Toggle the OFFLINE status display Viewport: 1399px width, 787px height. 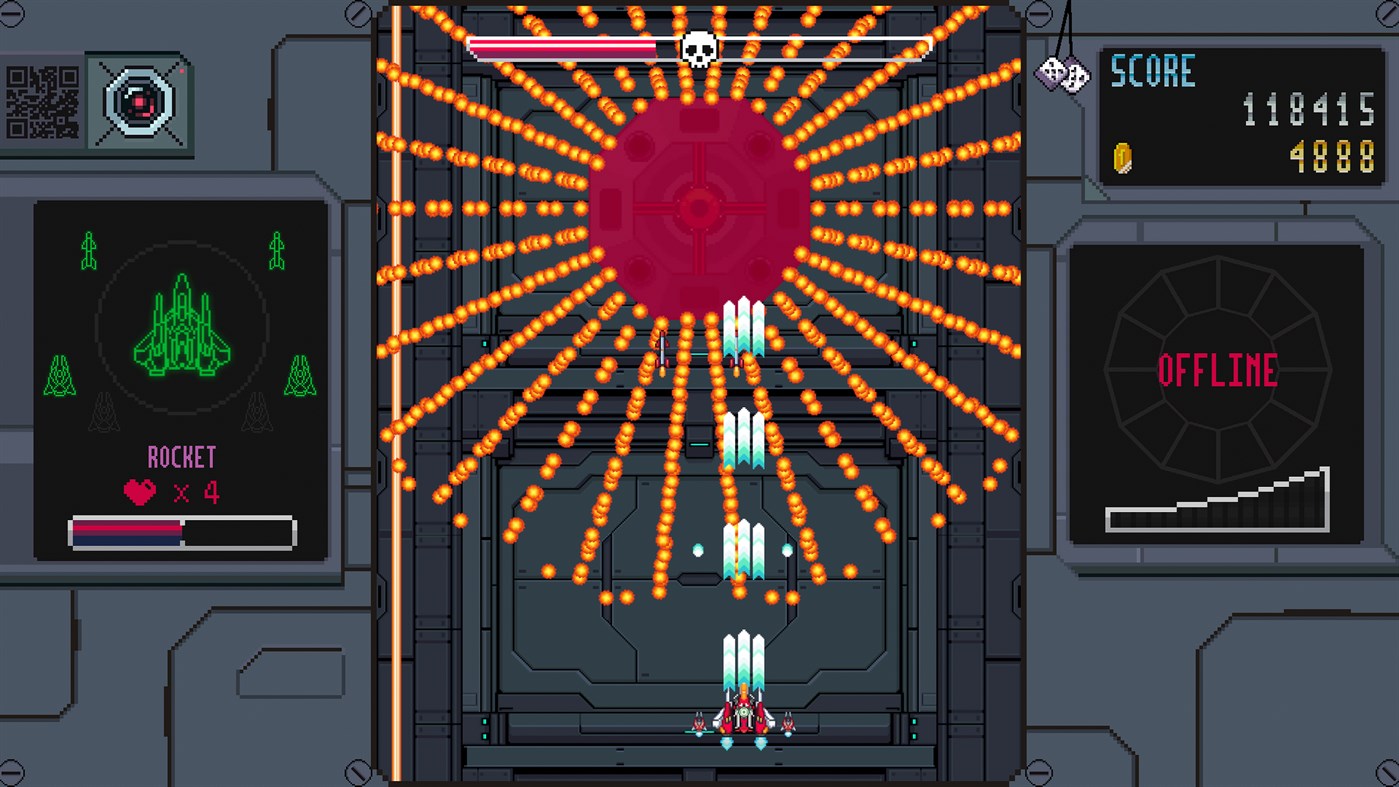[1216, 368]
